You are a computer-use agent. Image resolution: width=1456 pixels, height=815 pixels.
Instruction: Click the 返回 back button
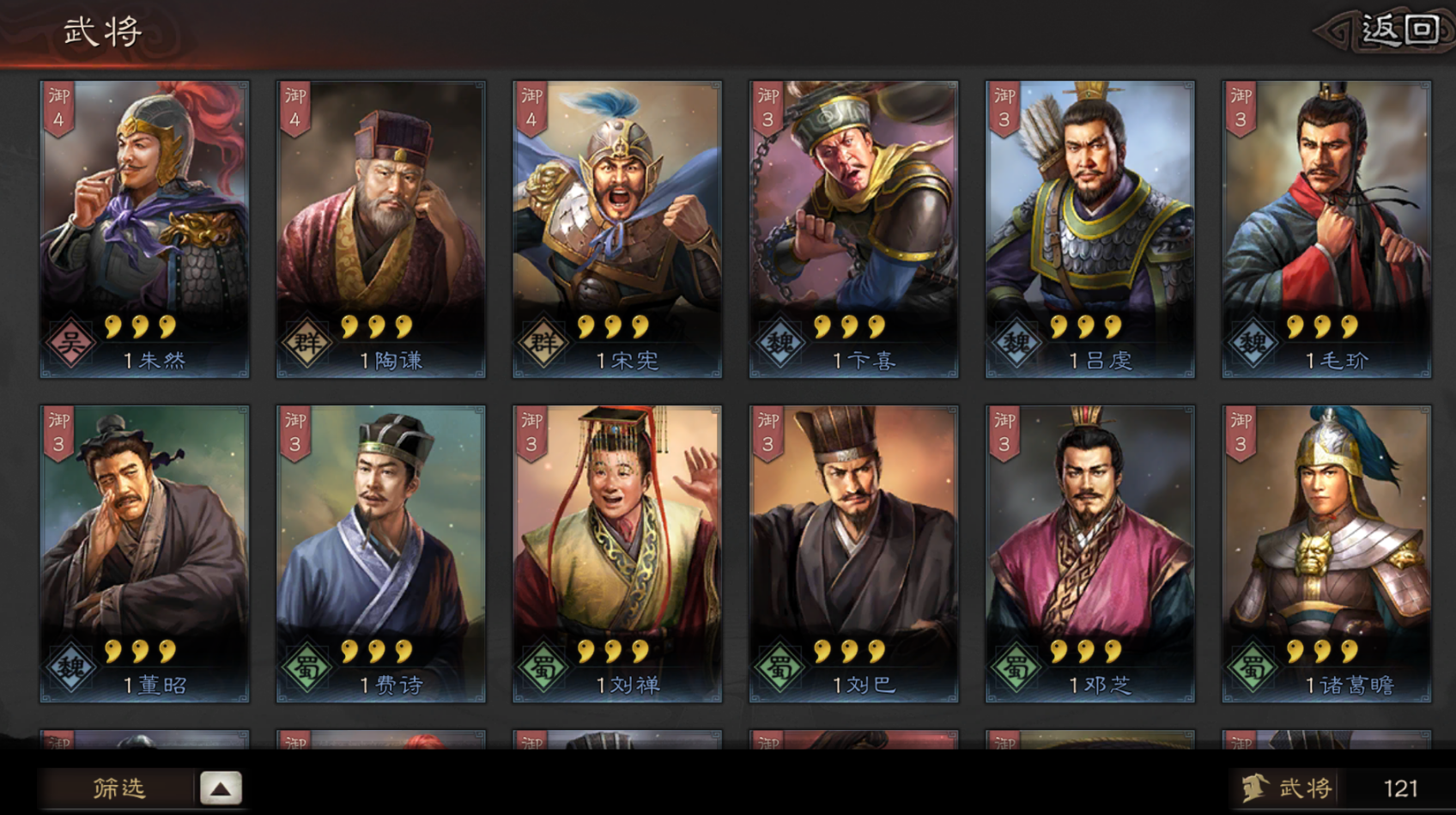click(x=1399, y=27)
